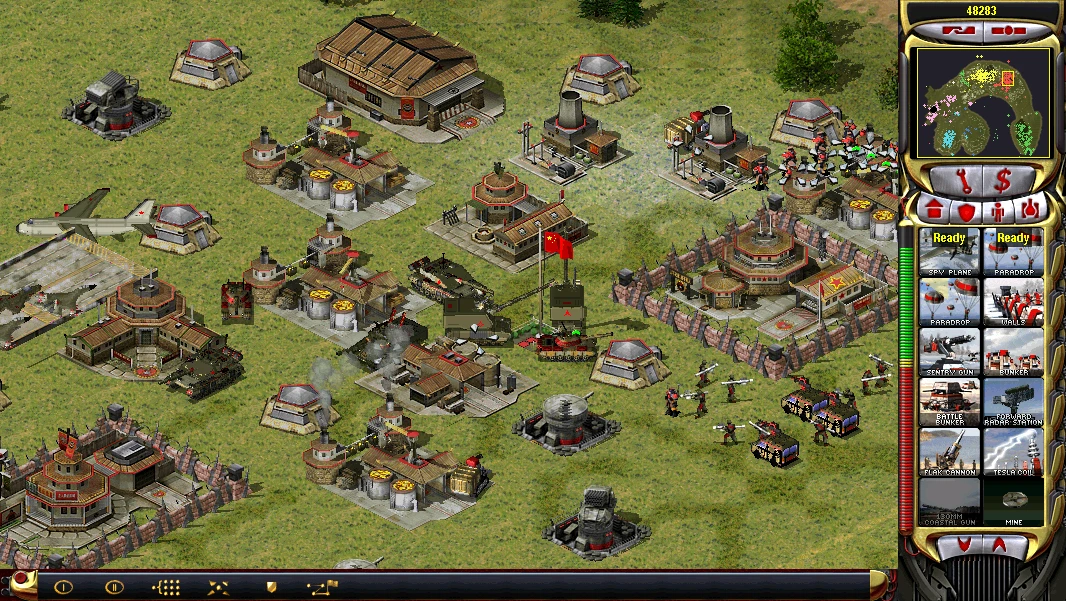Click the 130mm Coastal Gun icon
Screen dimensions: 1066x601
tap(950, 501)
